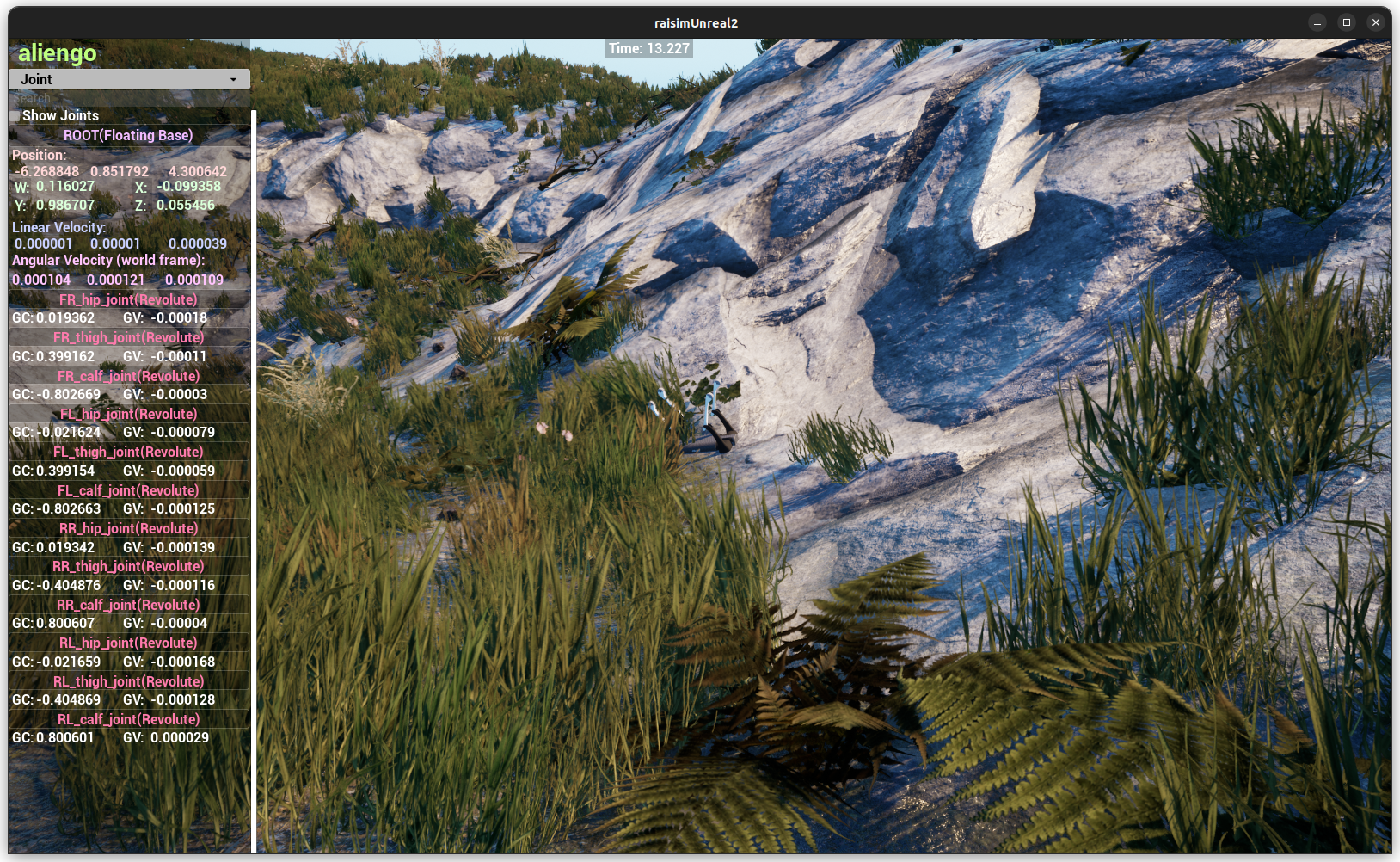
Task: Select the RL_hip_joint(Revolute) entry
Action: tap(127, 643)
